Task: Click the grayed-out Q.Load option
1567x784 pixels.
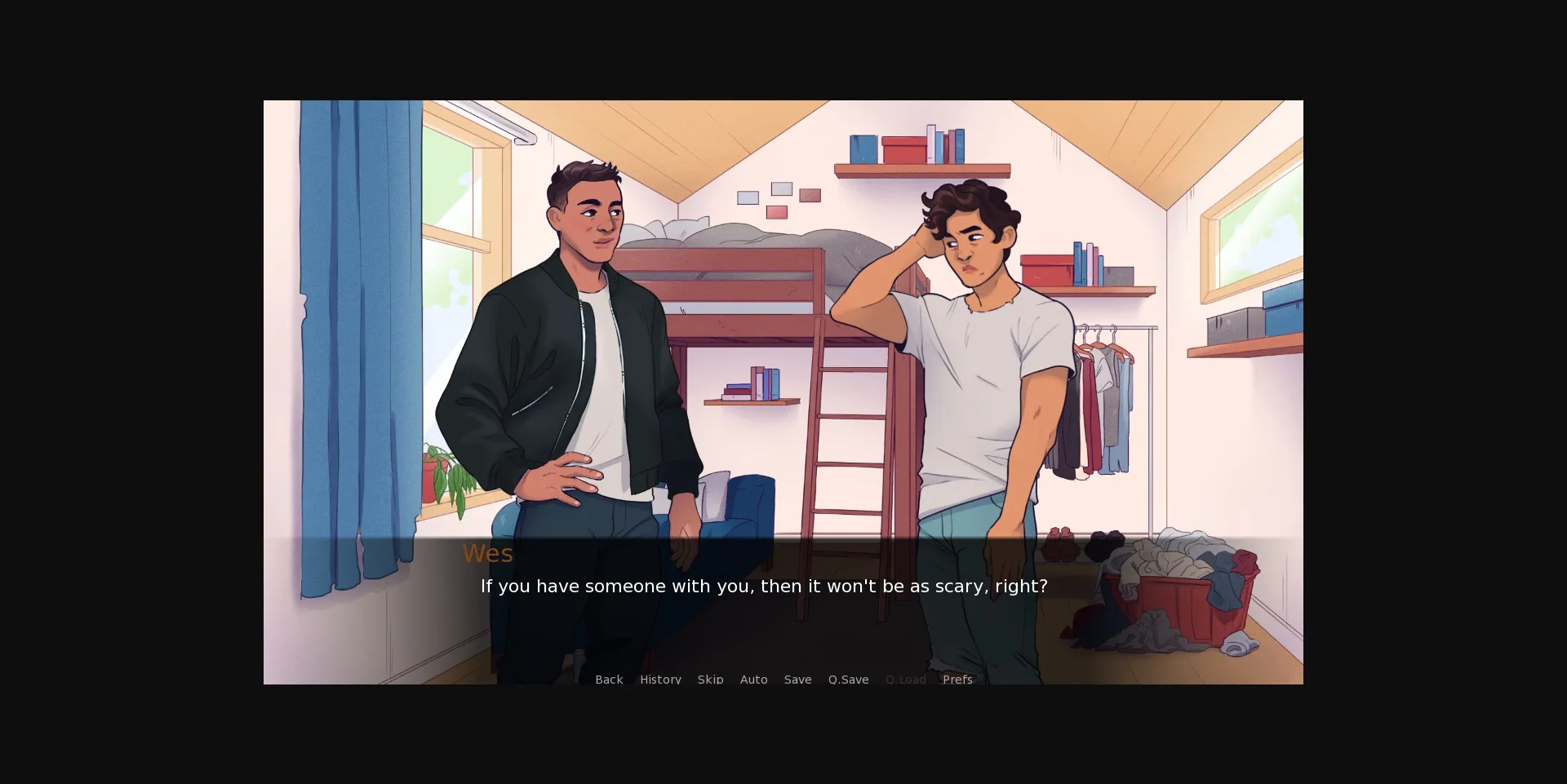Action: click(905, 679)
